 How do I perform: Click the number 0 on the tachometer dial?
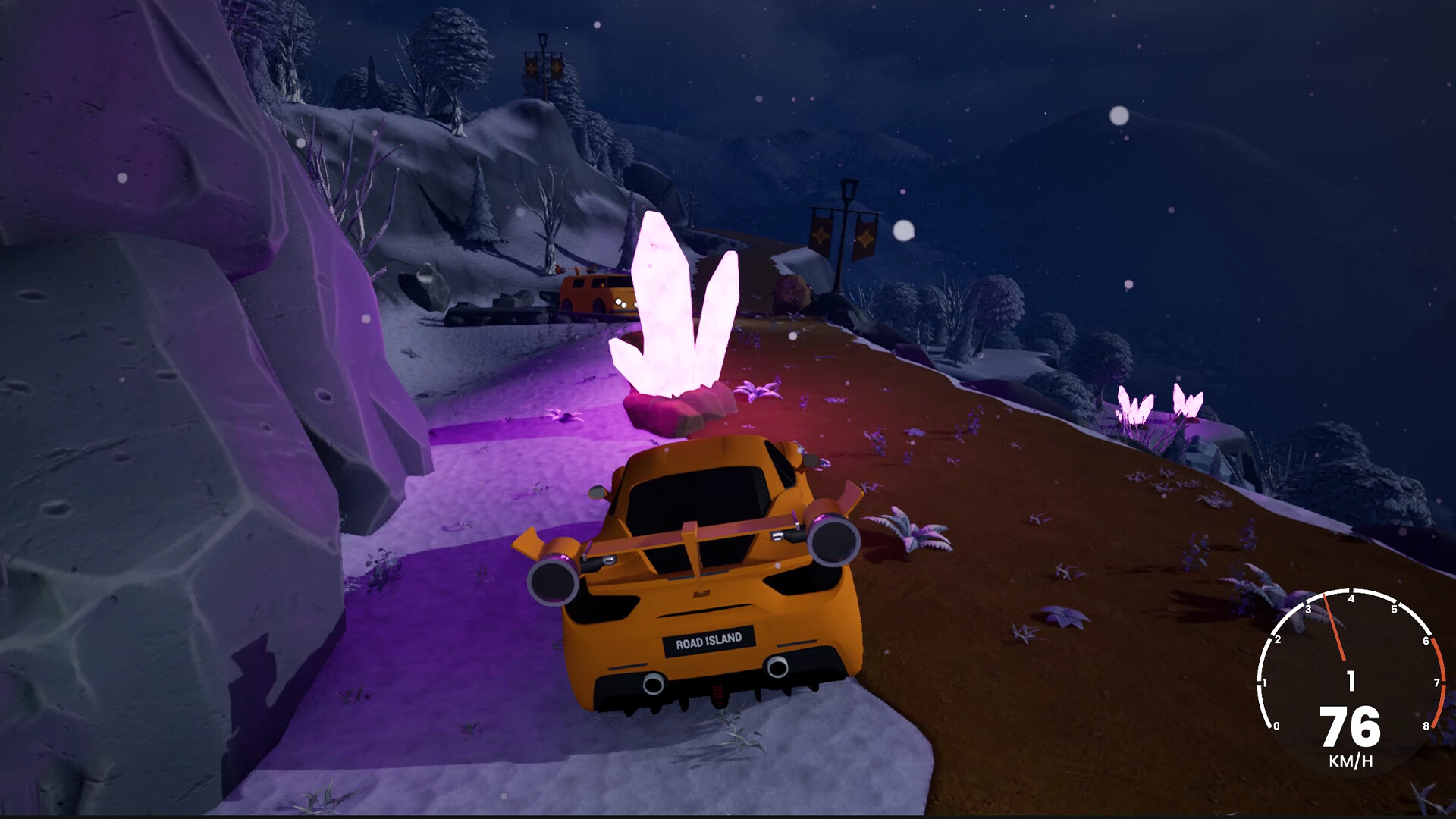(x=1276, y=726)
